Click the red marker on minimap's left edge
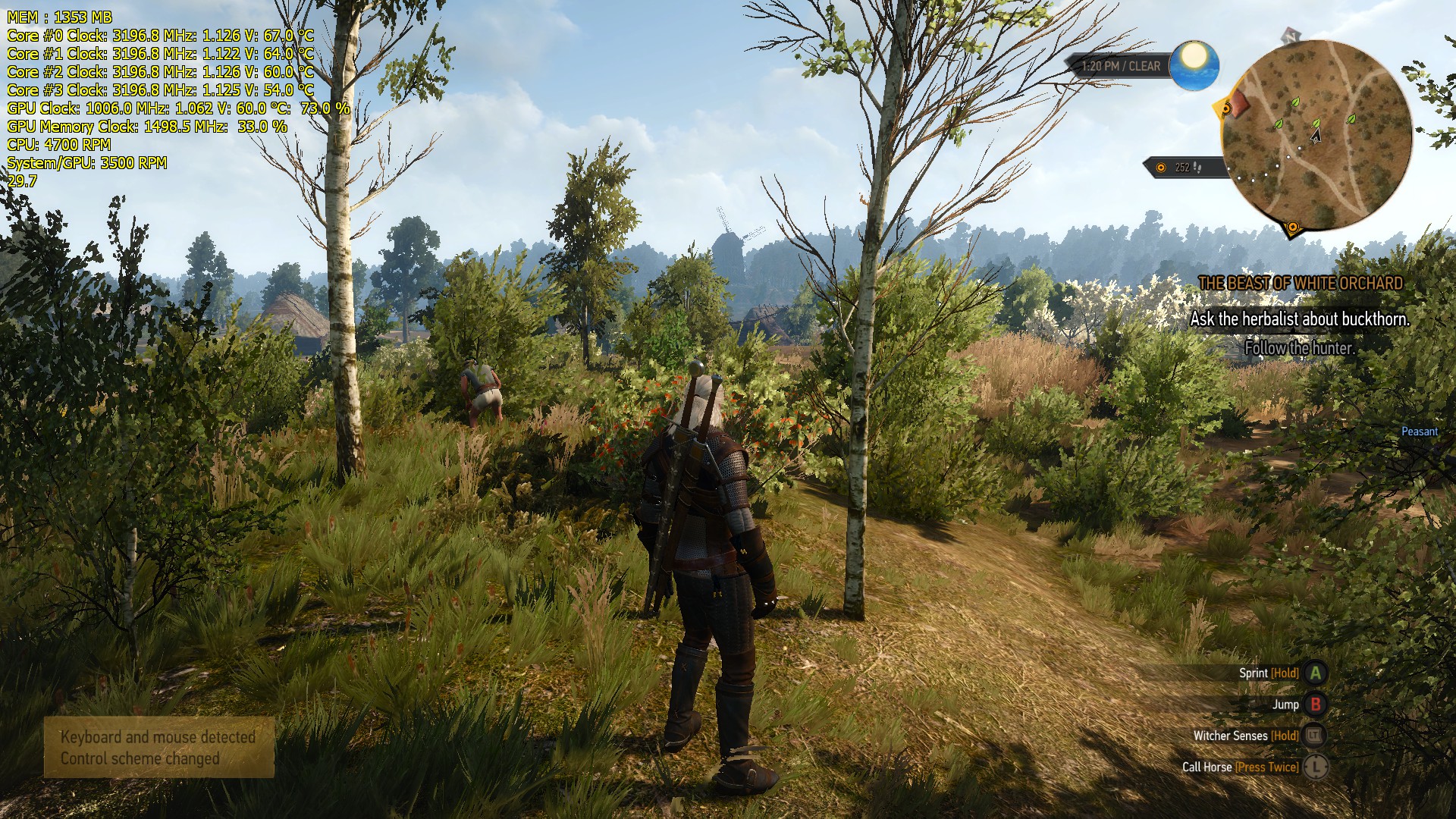The width and height of the screenshot is (1456, 819). 1238,104
